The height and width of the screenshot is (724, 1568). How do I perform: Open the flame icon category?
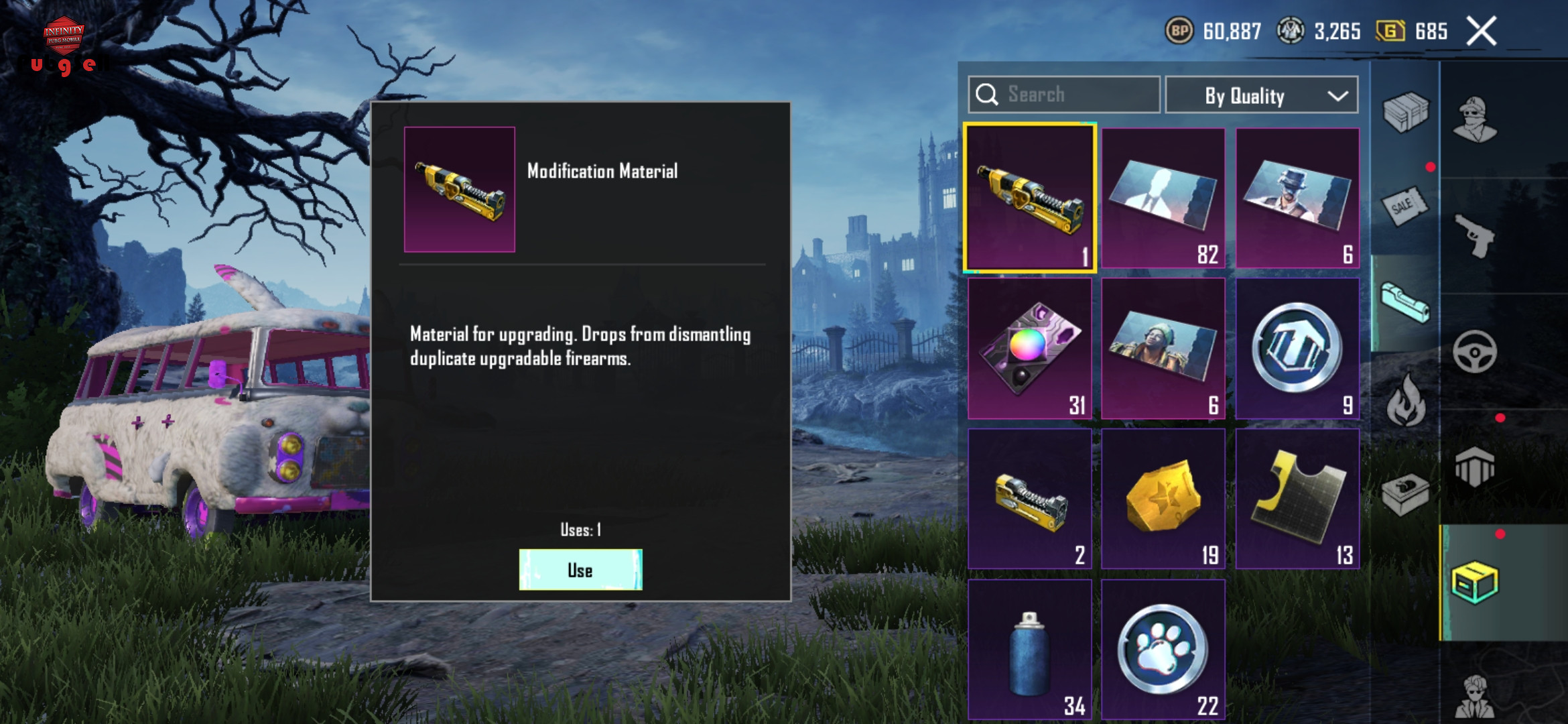1406,401
